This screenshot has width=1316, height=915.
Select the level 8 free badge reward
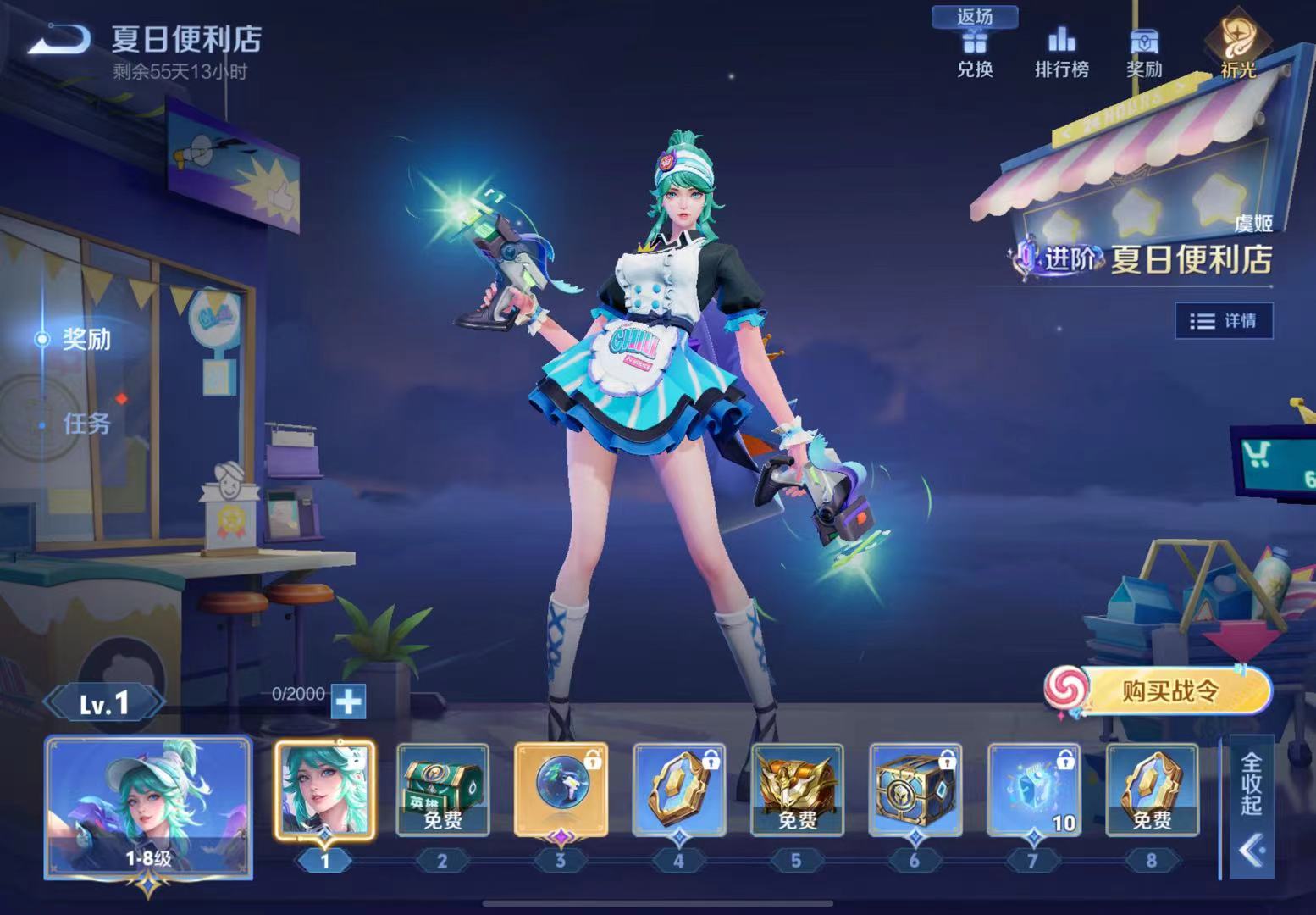(1152, 790)
